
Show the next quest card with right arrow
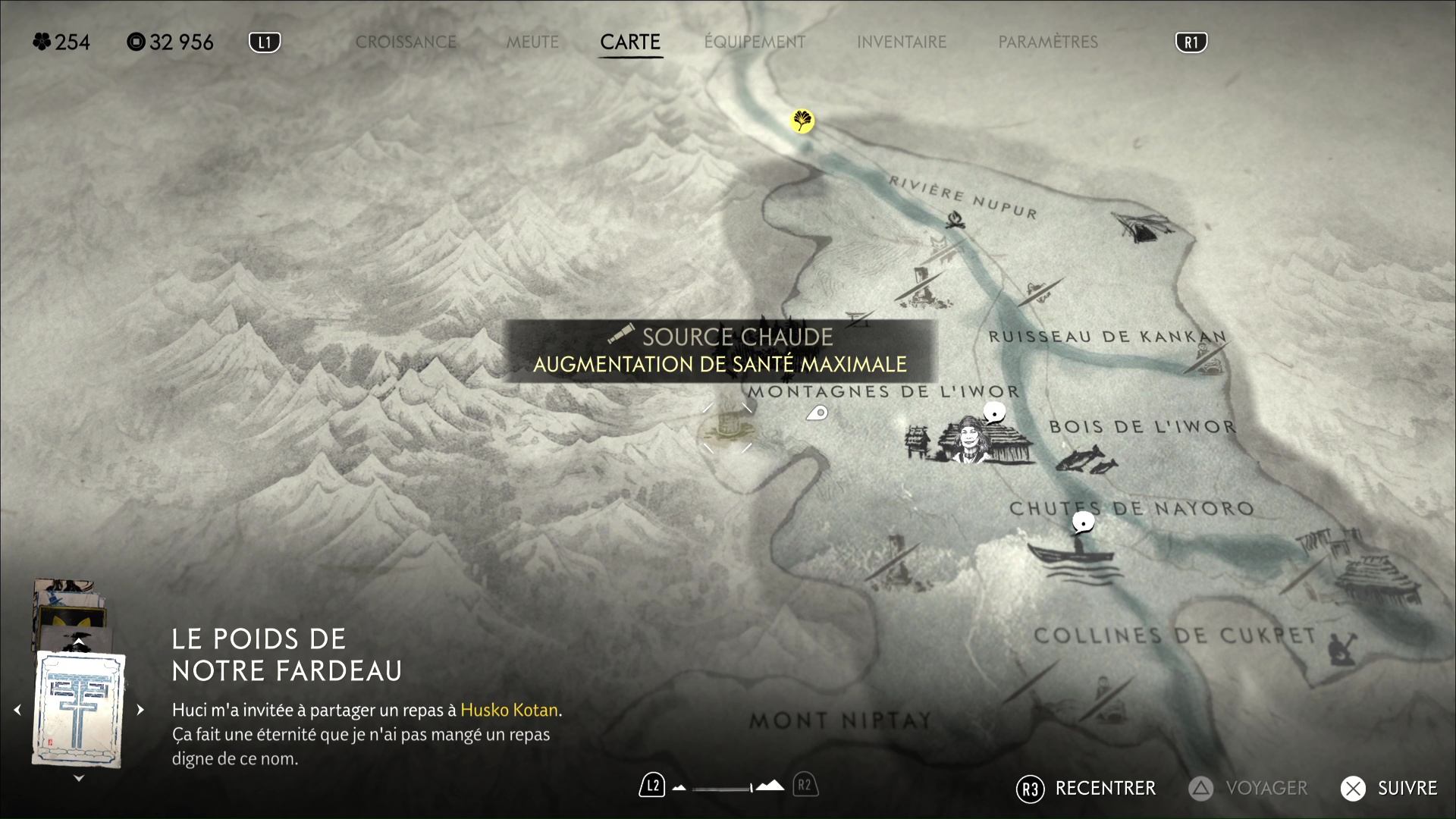tap(140, 710)
